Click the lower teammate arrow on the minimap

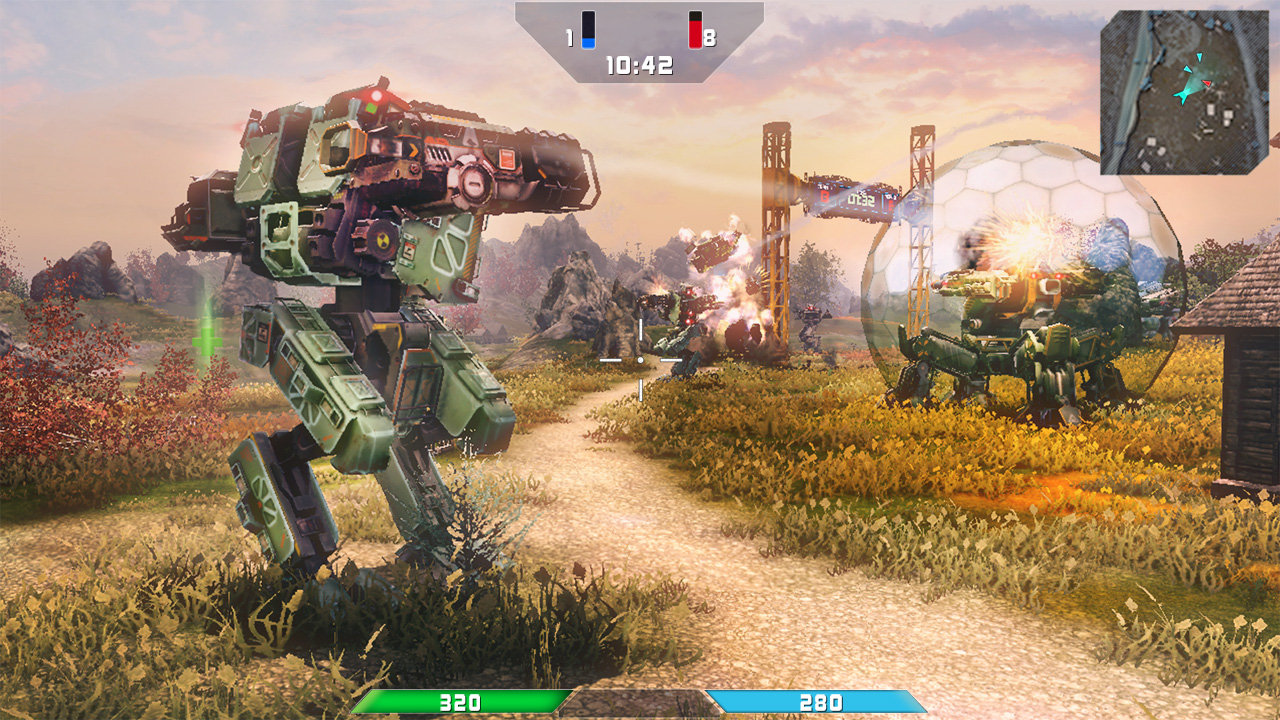point(1187,69)
